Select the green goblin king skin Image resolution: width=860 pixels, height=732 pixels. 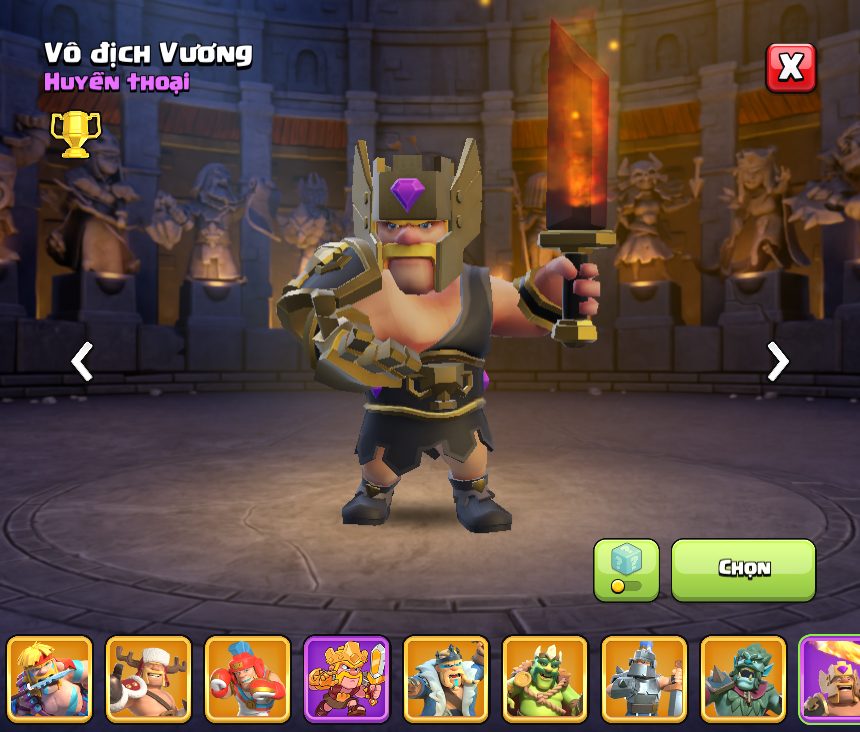pyautogui.click(x=545, y=679)
